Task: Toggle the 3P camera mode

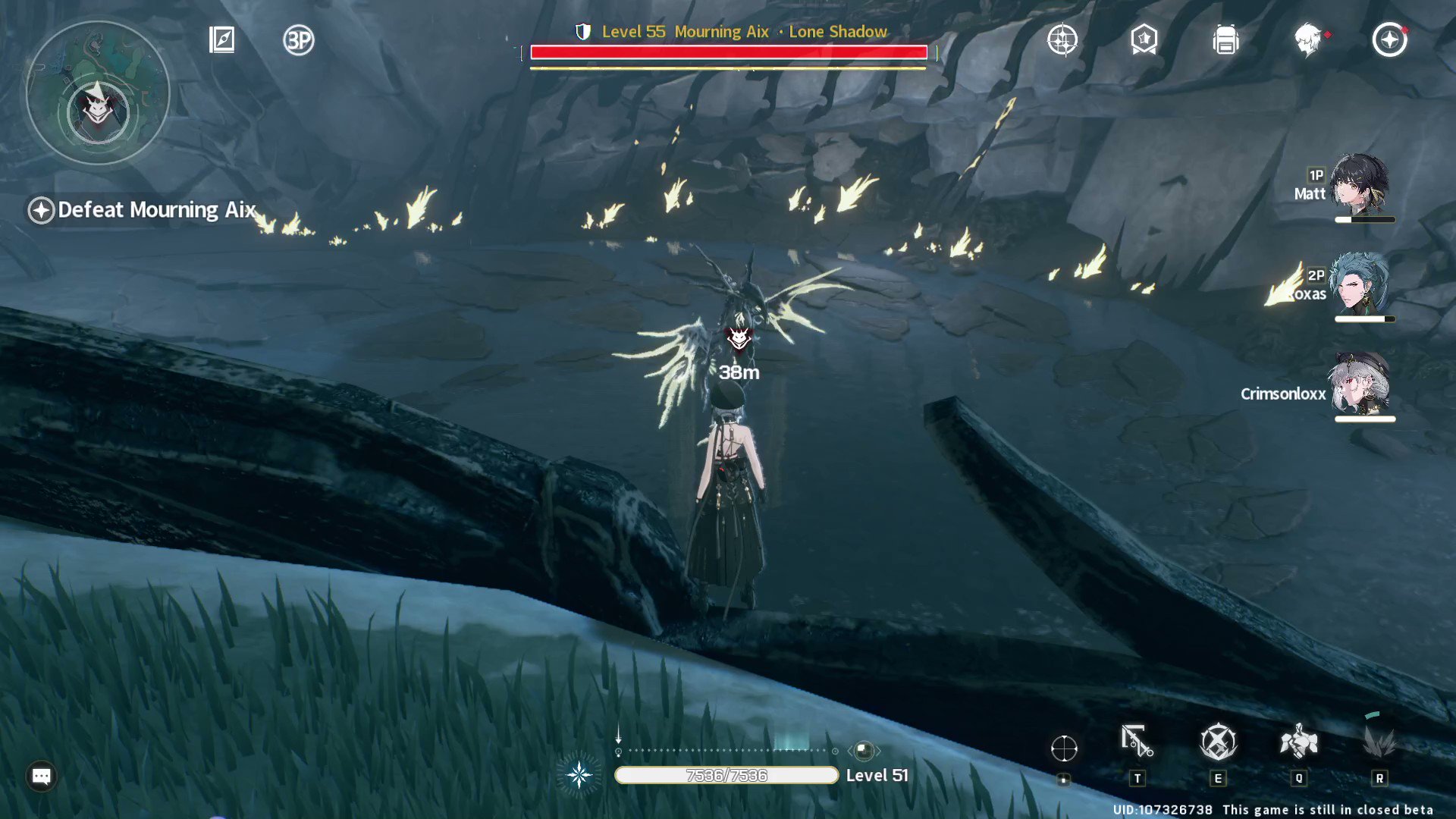Action: (297, 42)
